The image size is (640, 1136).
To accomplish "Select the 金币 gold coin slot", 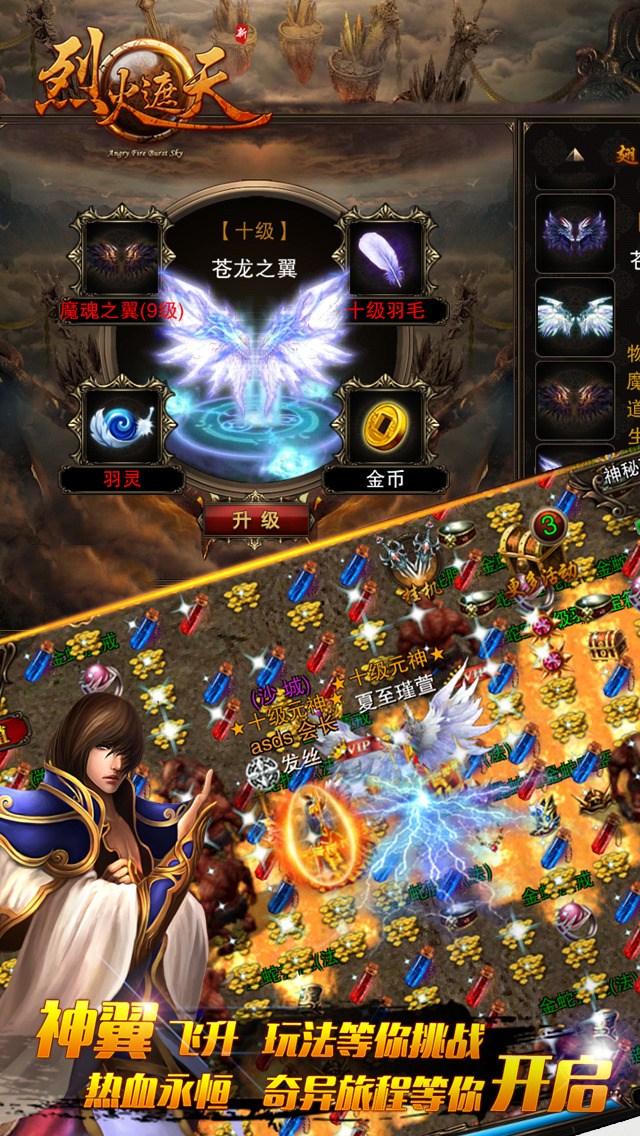I will pos(386,426).
